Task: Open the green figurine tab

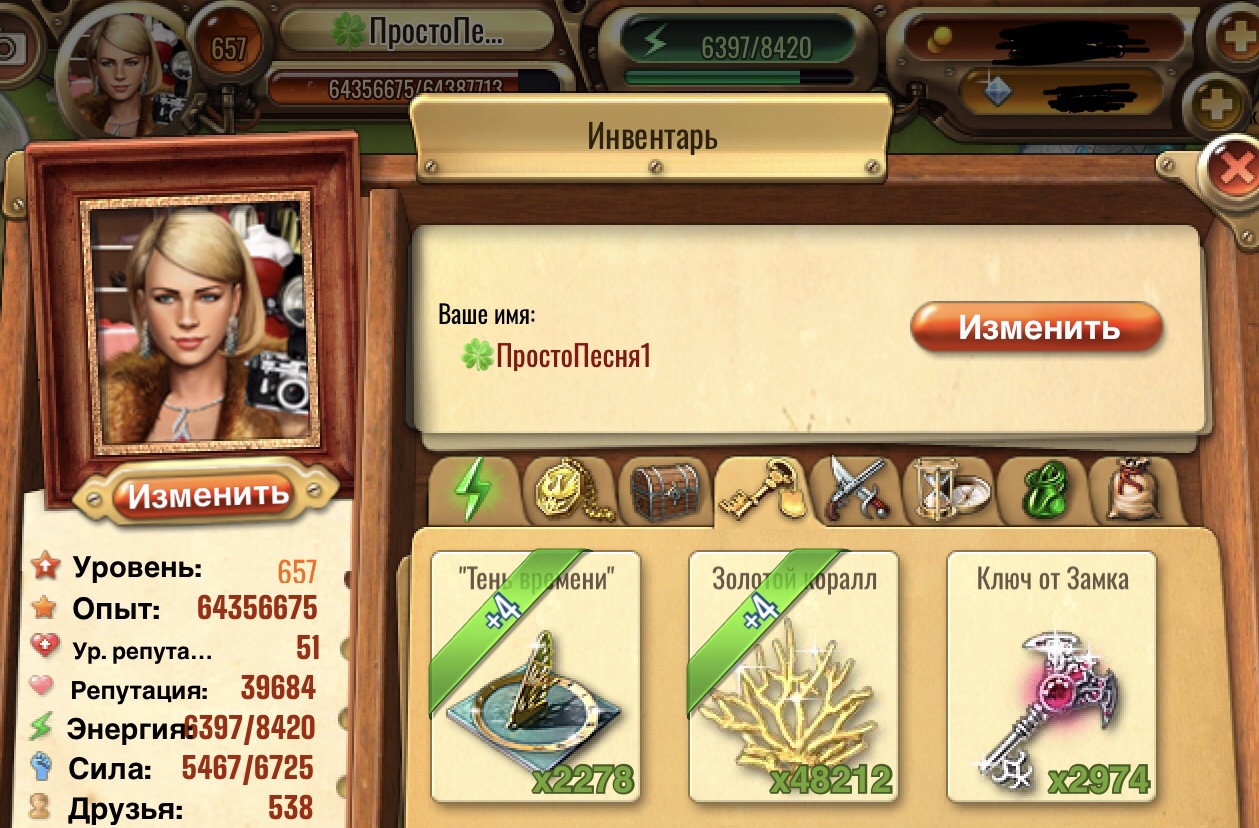Action: click(1041, 491)
